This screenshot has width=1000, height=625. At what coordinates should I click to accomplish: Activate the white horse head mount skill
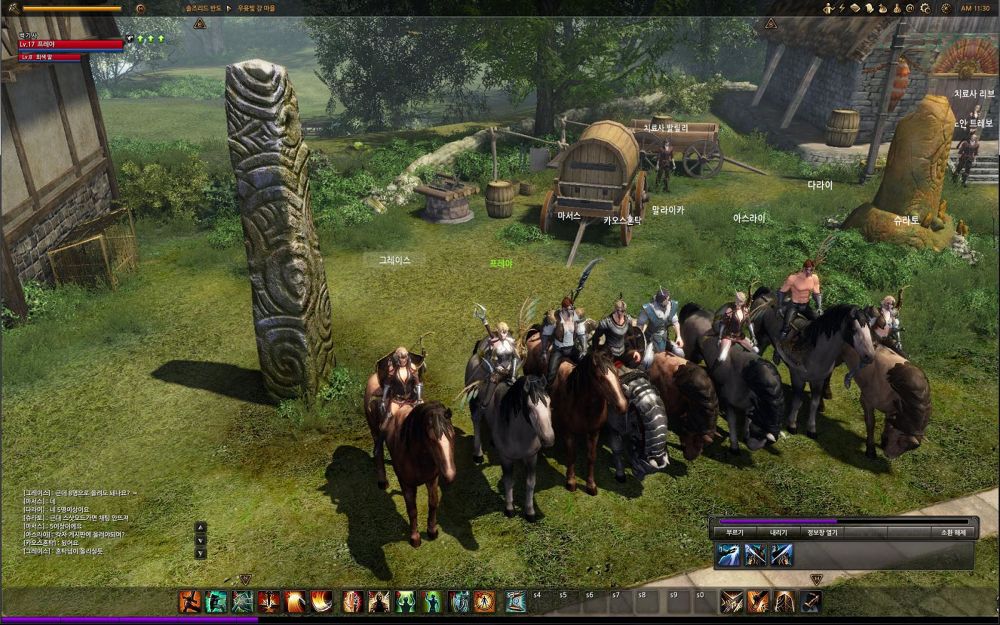click(728, 555)
